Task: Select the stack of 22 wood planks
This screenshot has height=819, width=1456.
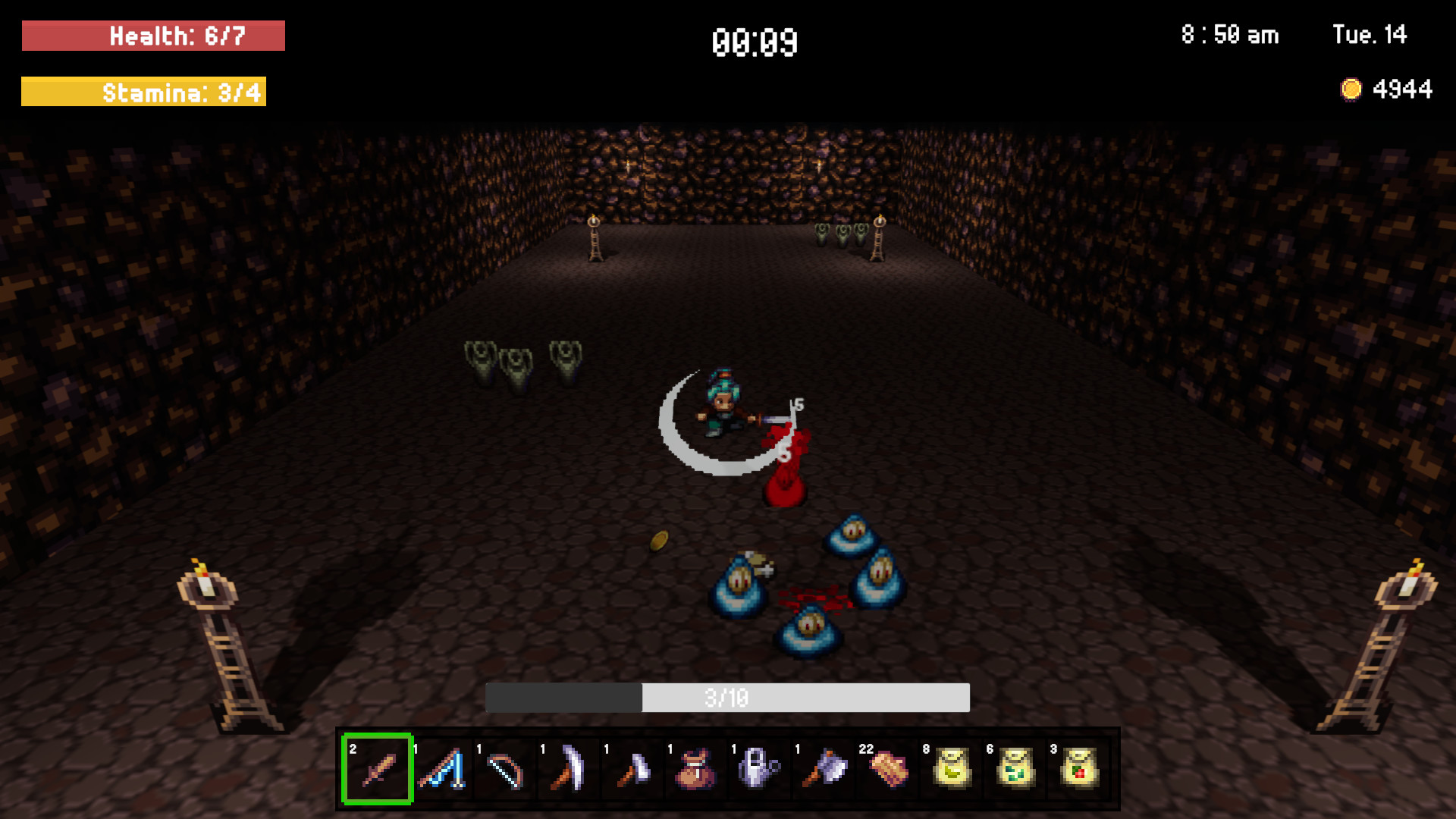Action: pyautogui.click(x=887, y=768)
